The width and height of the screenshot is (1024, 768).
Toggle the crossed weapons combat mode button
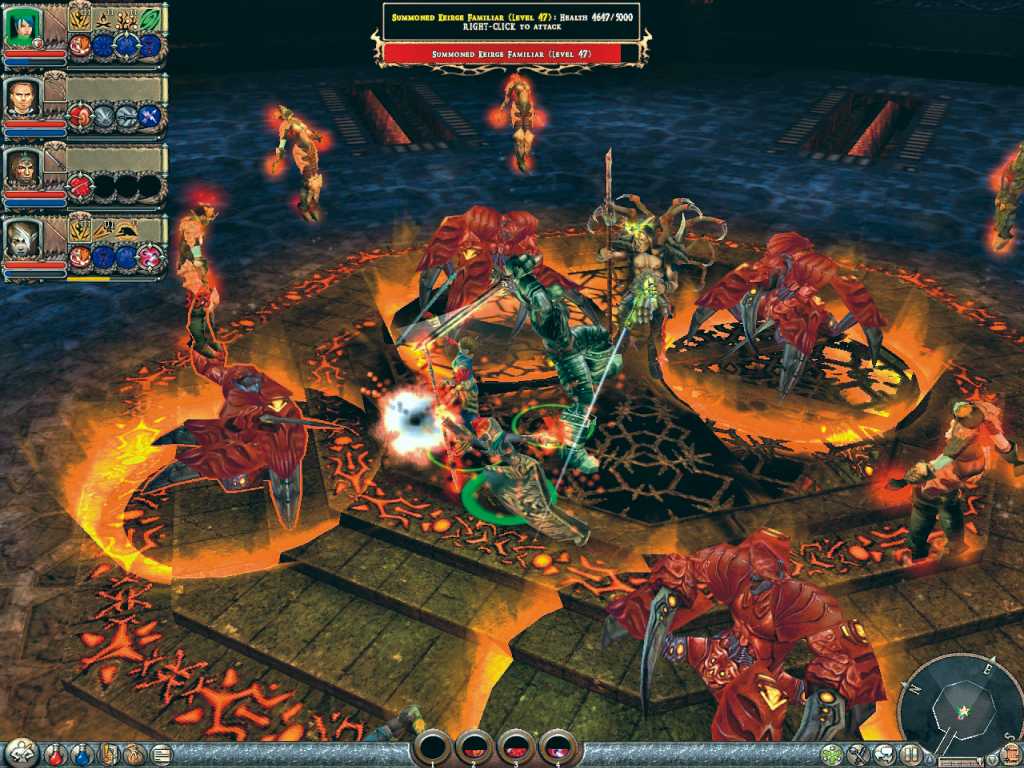click(x=857, y=755)
